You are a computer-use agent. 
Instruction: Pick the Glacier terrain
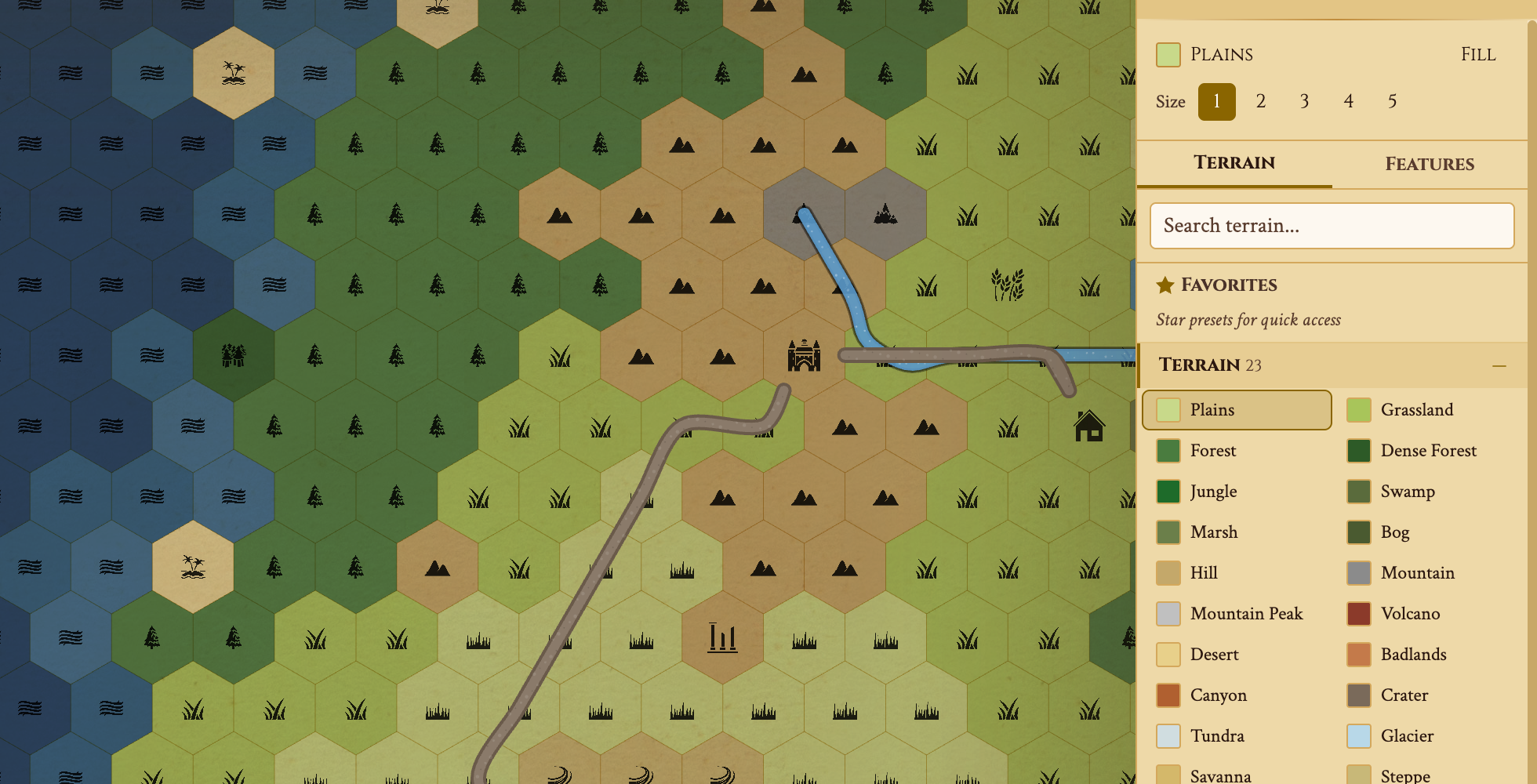coord(1408,736)
